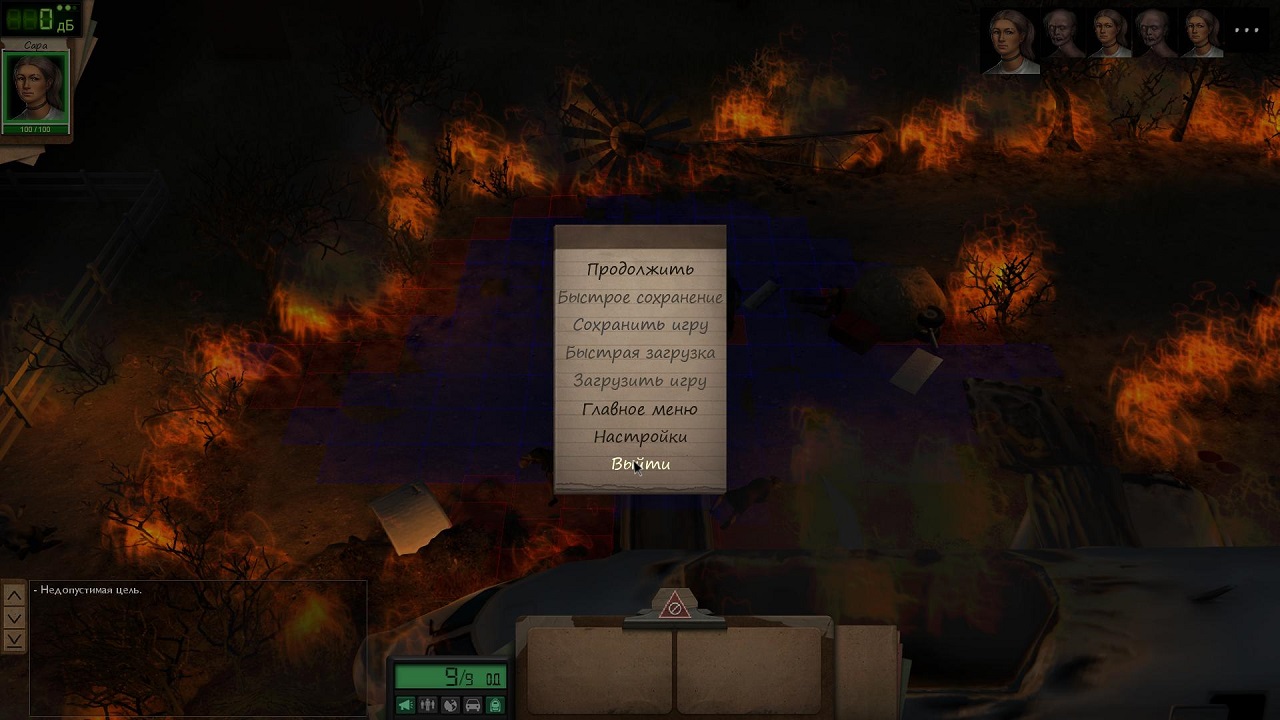This screenshot has width=1280, height=720.
Task: Choose Продолжить to resume the game
Action: (640, 269)
